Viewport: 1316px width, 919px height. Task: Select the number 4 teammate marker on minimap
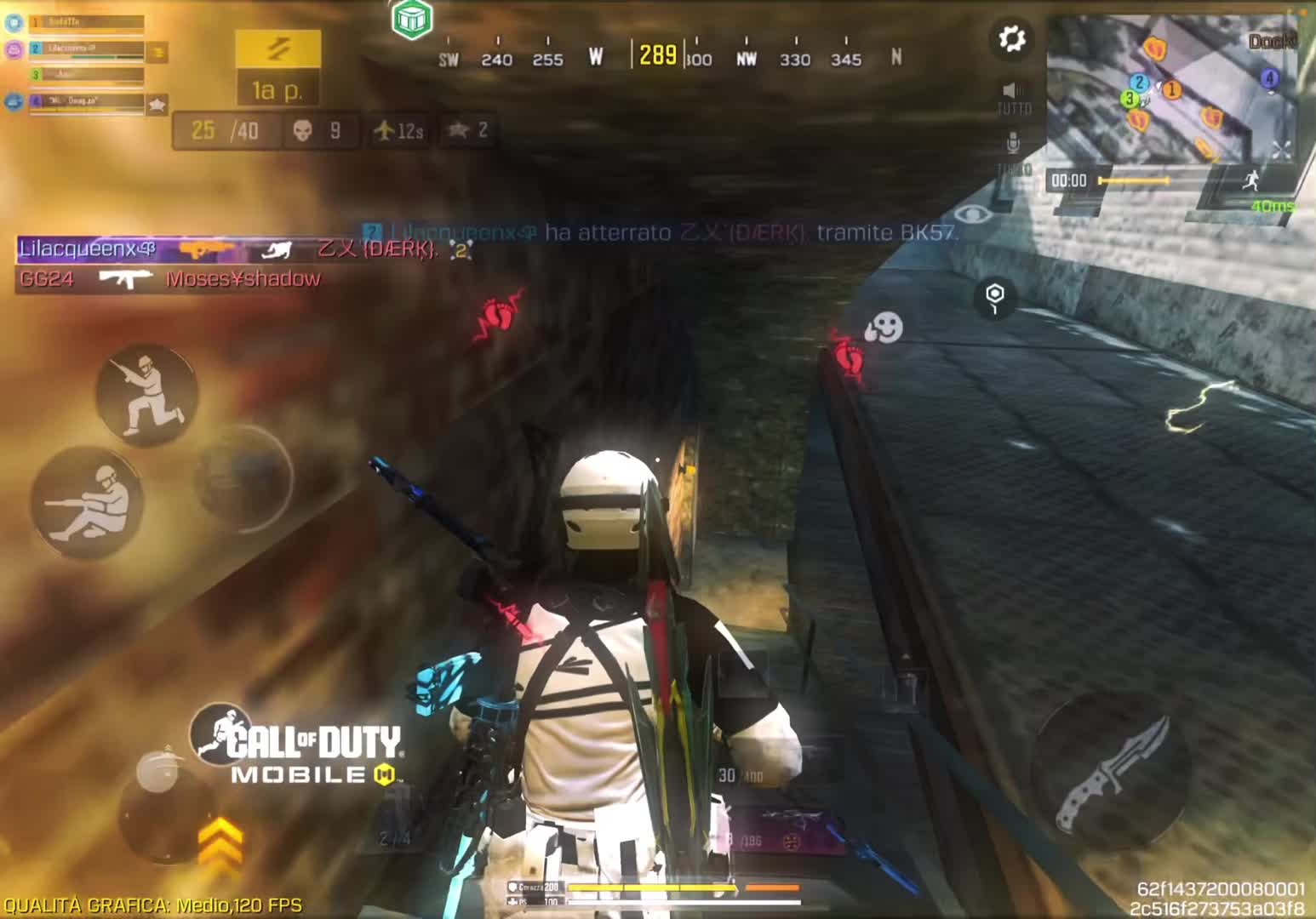[x=1269, y=79]
